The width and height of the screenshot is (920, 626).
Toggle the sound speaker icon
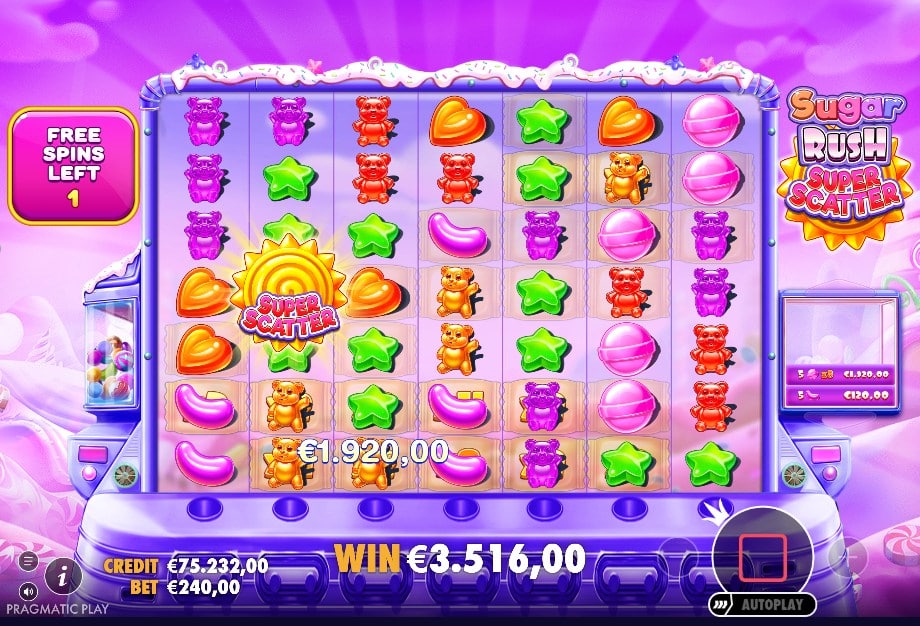click(27, 589)
